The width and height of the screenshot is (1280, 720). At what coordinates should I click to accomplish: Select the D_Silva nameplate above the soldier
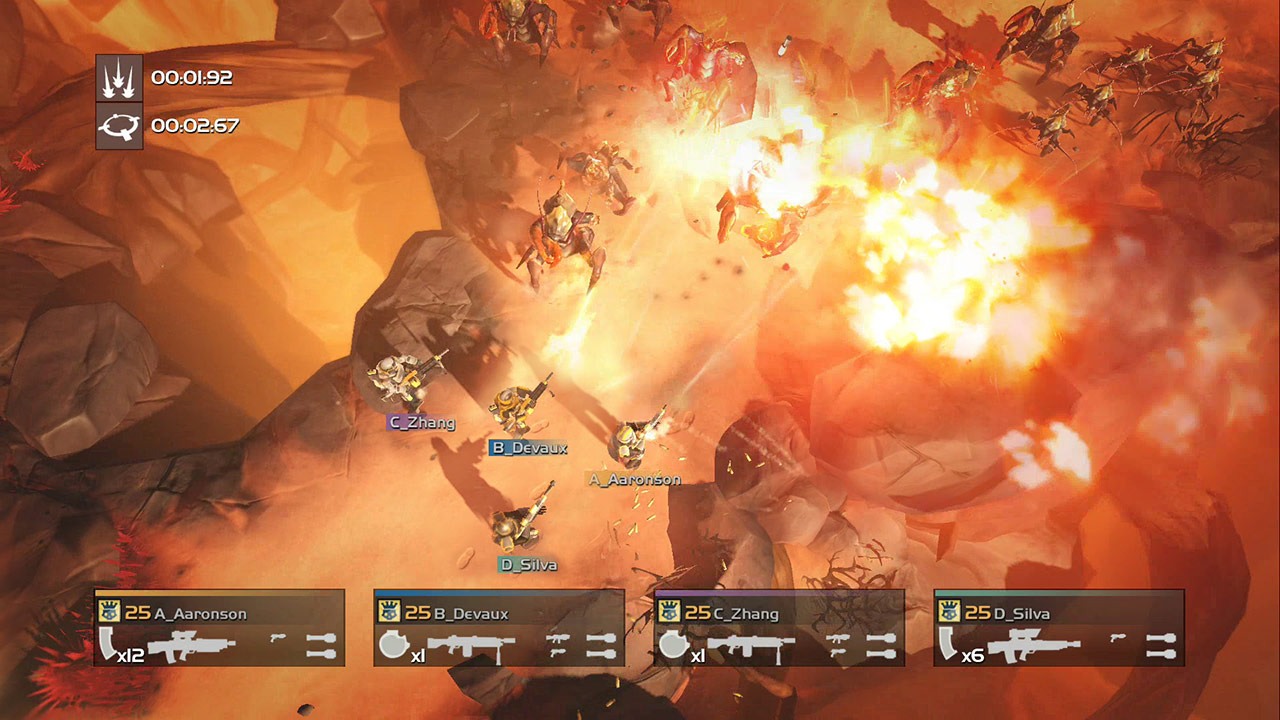[x=527, y=563]
